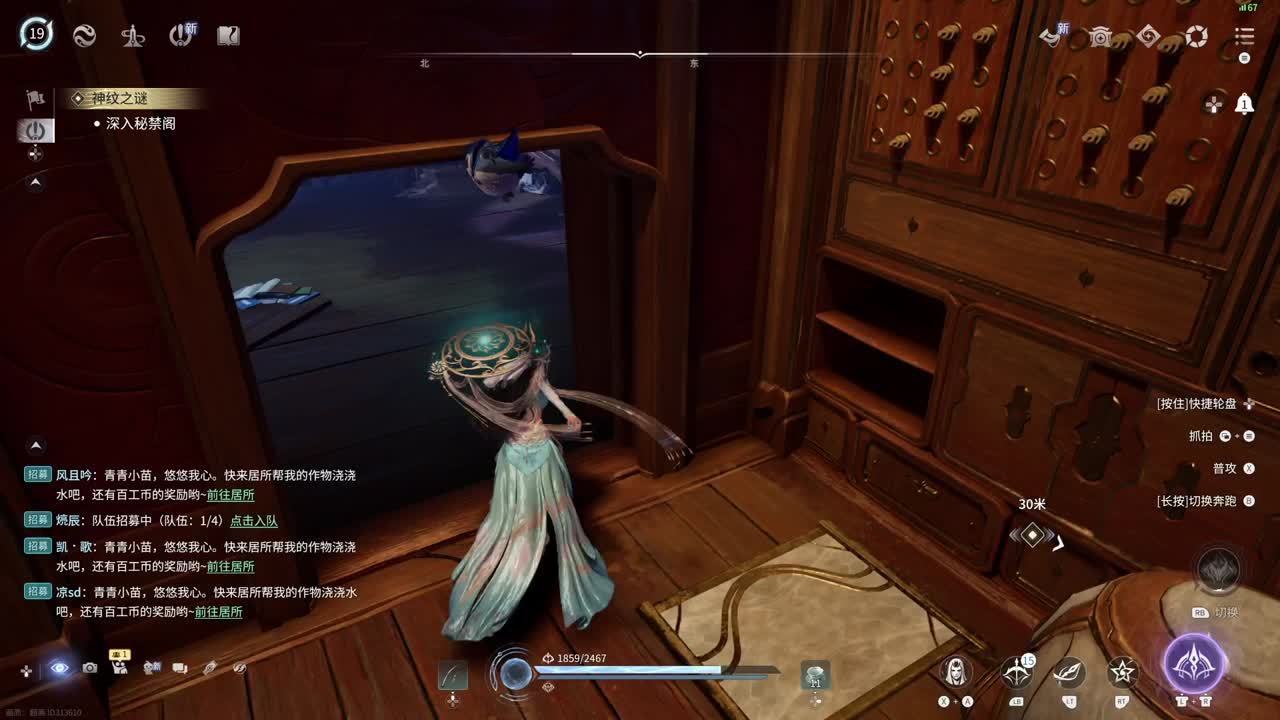1280x720 pixels.
Task: Join team via 点击入队 link
Action: click(254, 521)
